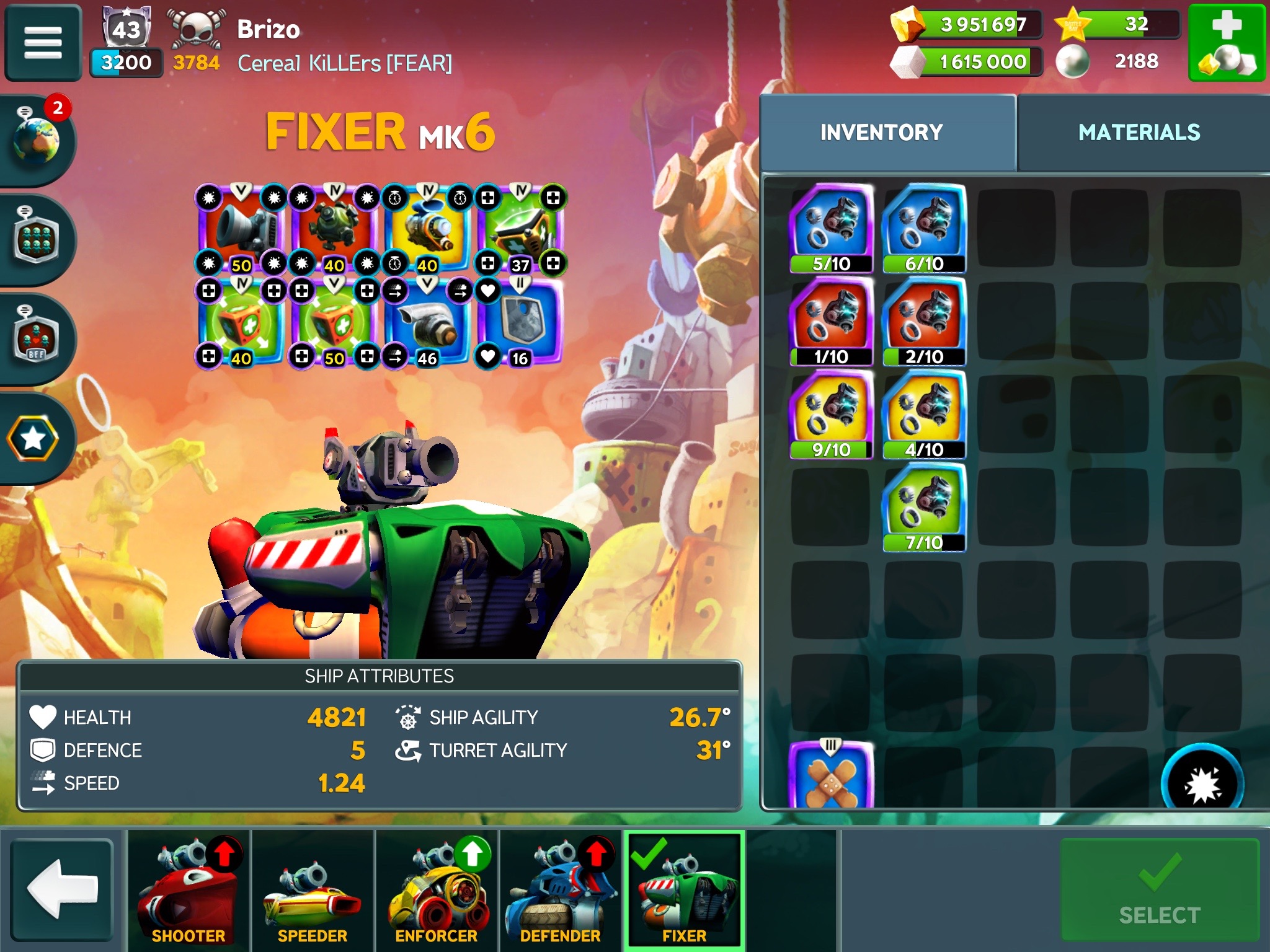The height and width of the screenshot is (952, 1270).
Task: Select the Inventory tab
Action: (x=881, y=132)
